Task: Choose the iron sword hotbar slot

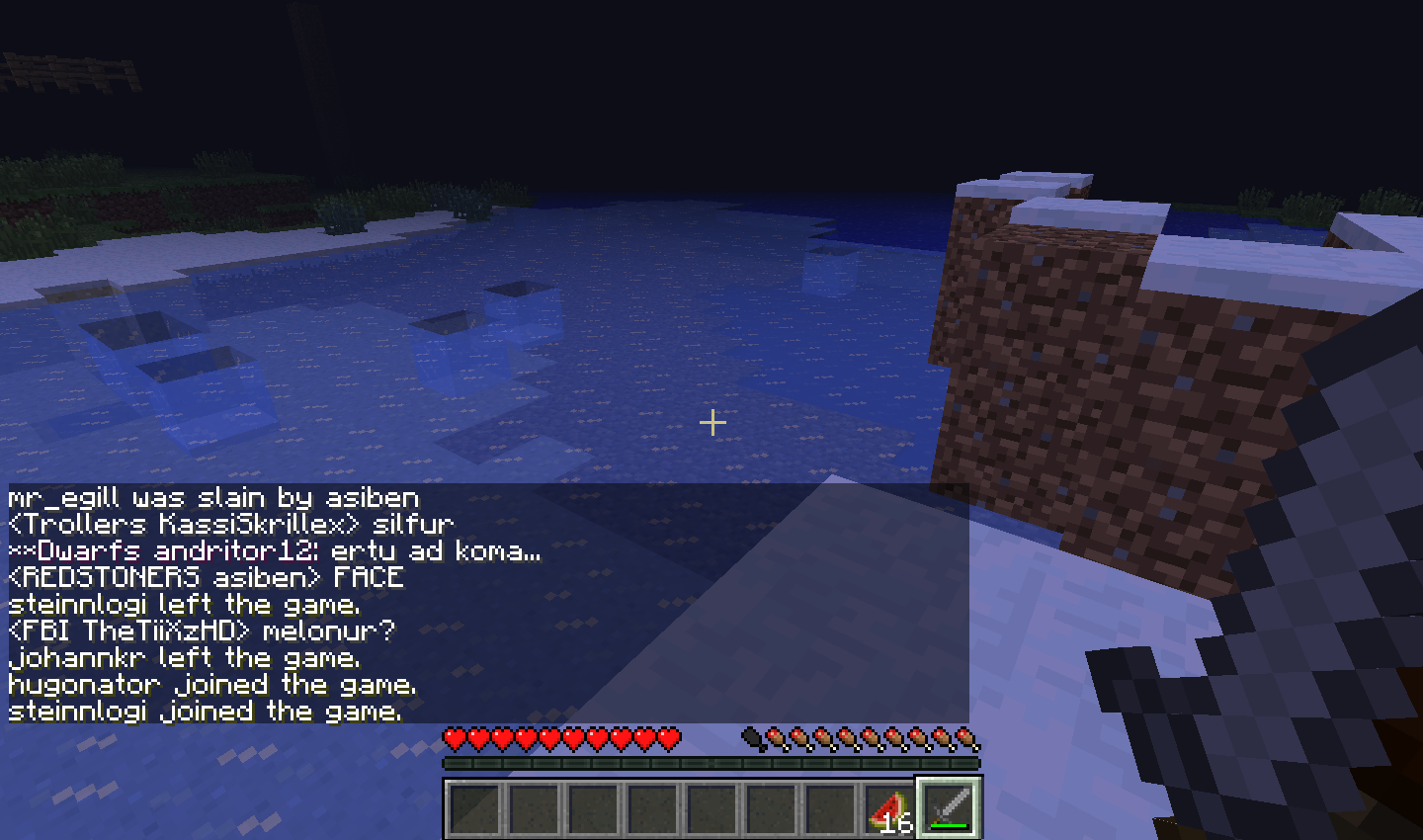Action: tap(949, 808)
